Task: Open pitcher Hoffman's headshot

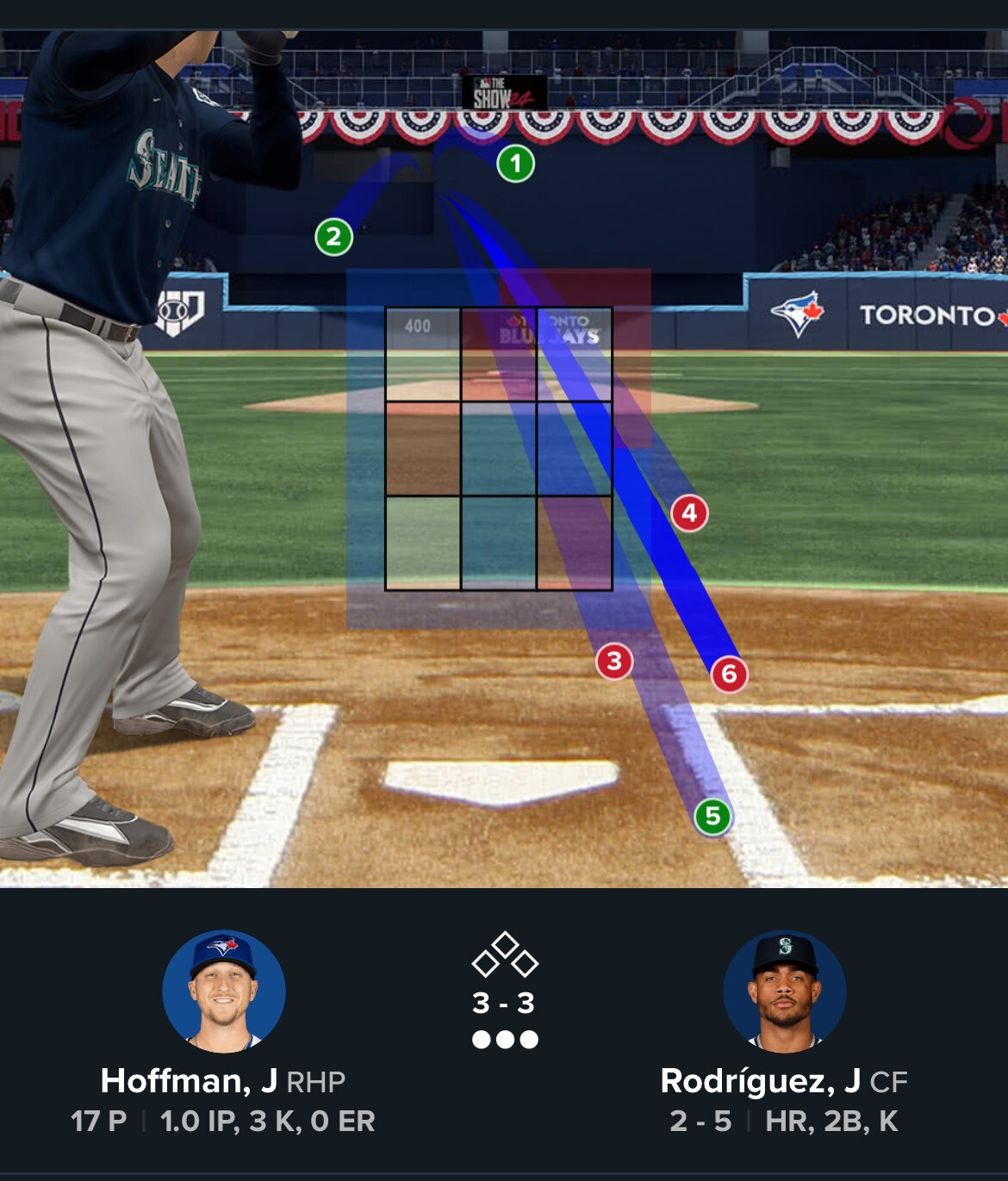Action: (224, 991)
